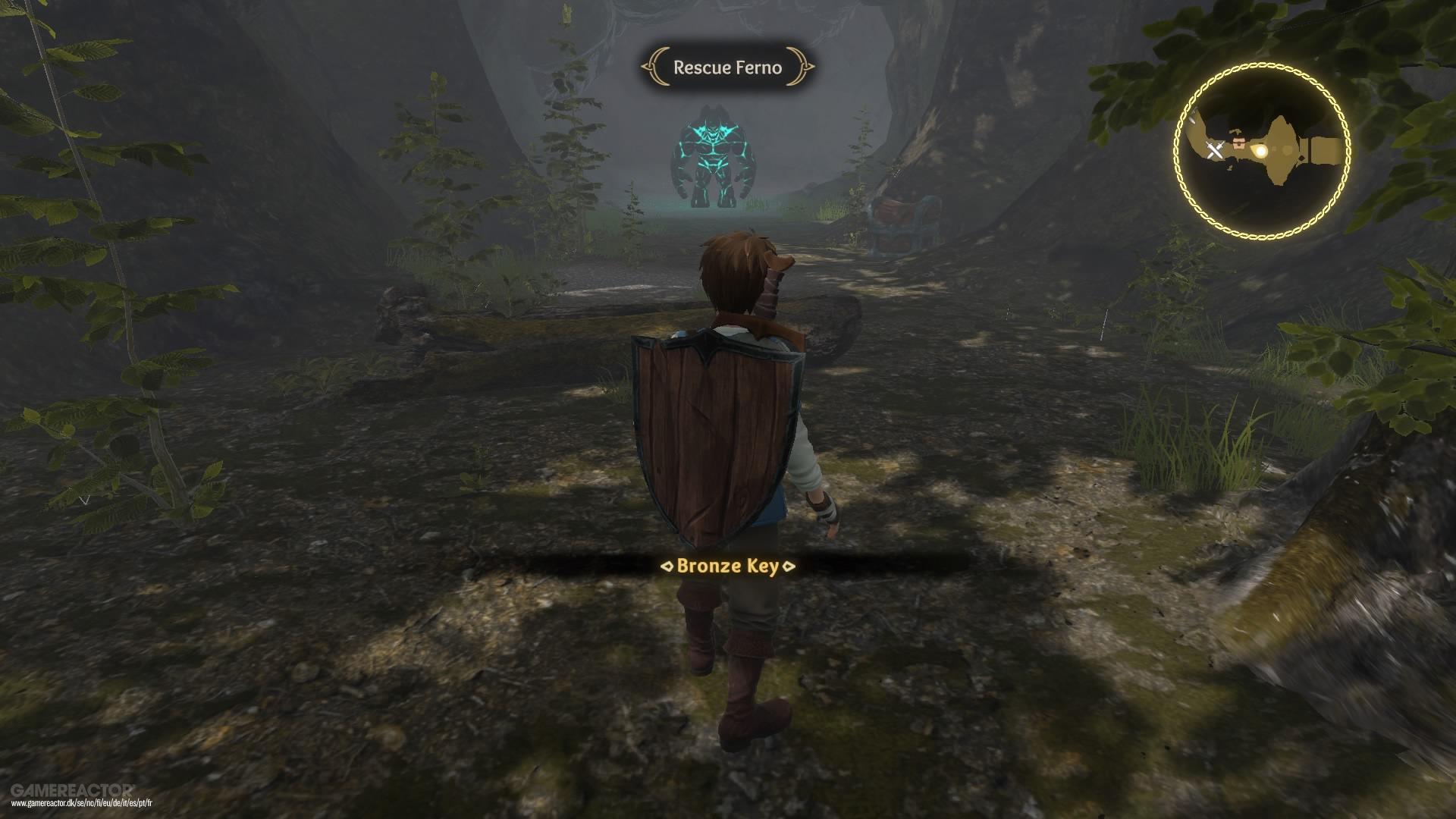The image size is (1456, 819).
Task: Click the treasure chest icon on the minimap
Action: pyautogui.click(x=1239, y=143)
